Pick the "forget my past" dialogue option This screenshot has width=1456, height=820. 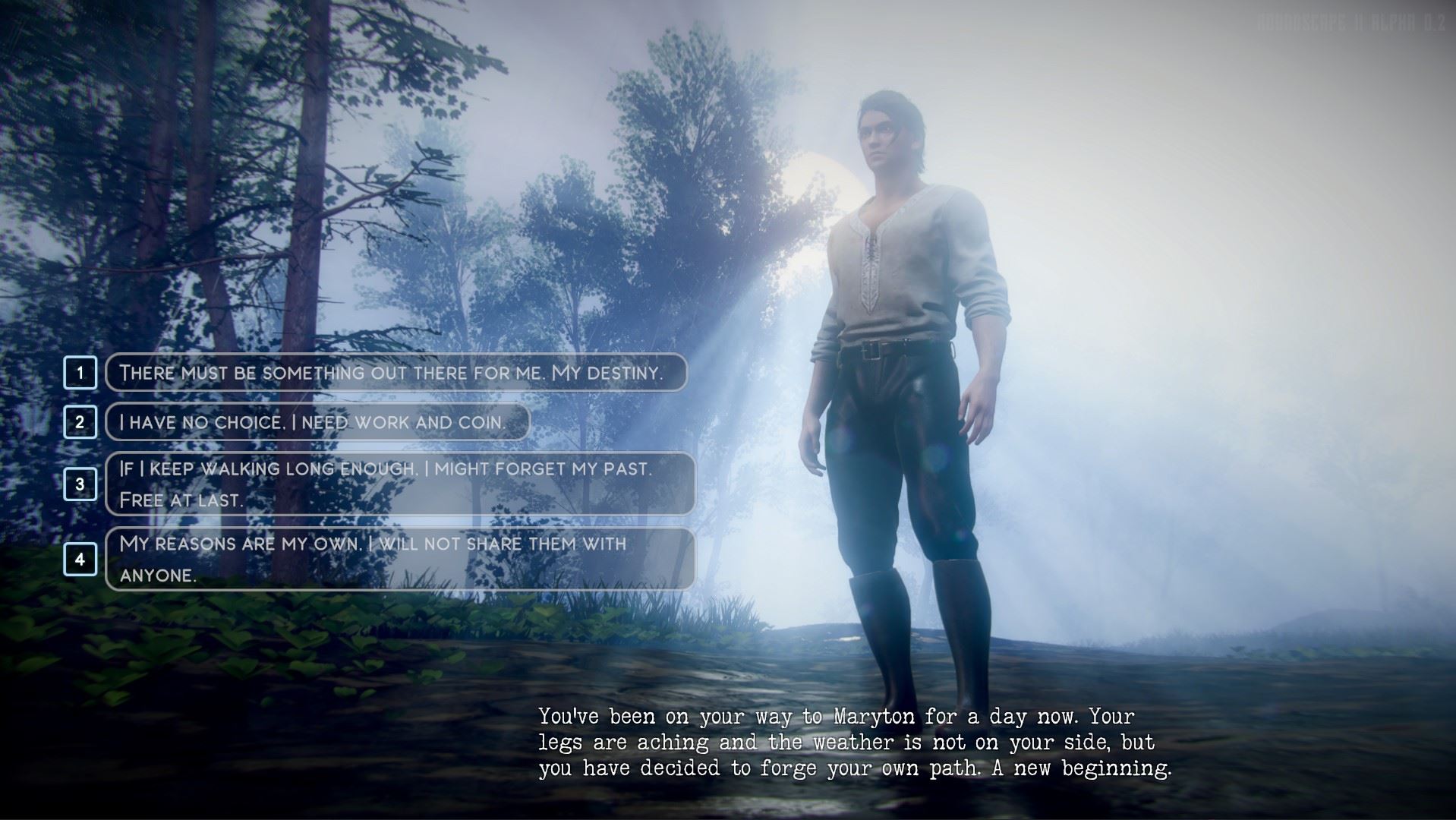pos(399,484)
